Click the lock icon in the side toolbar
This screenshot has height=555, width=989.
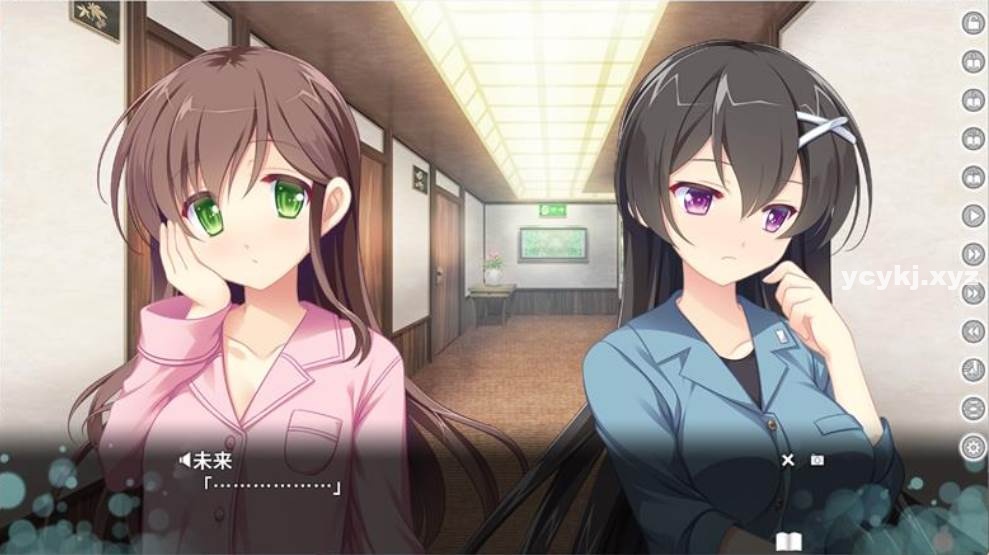click(973, 23)
